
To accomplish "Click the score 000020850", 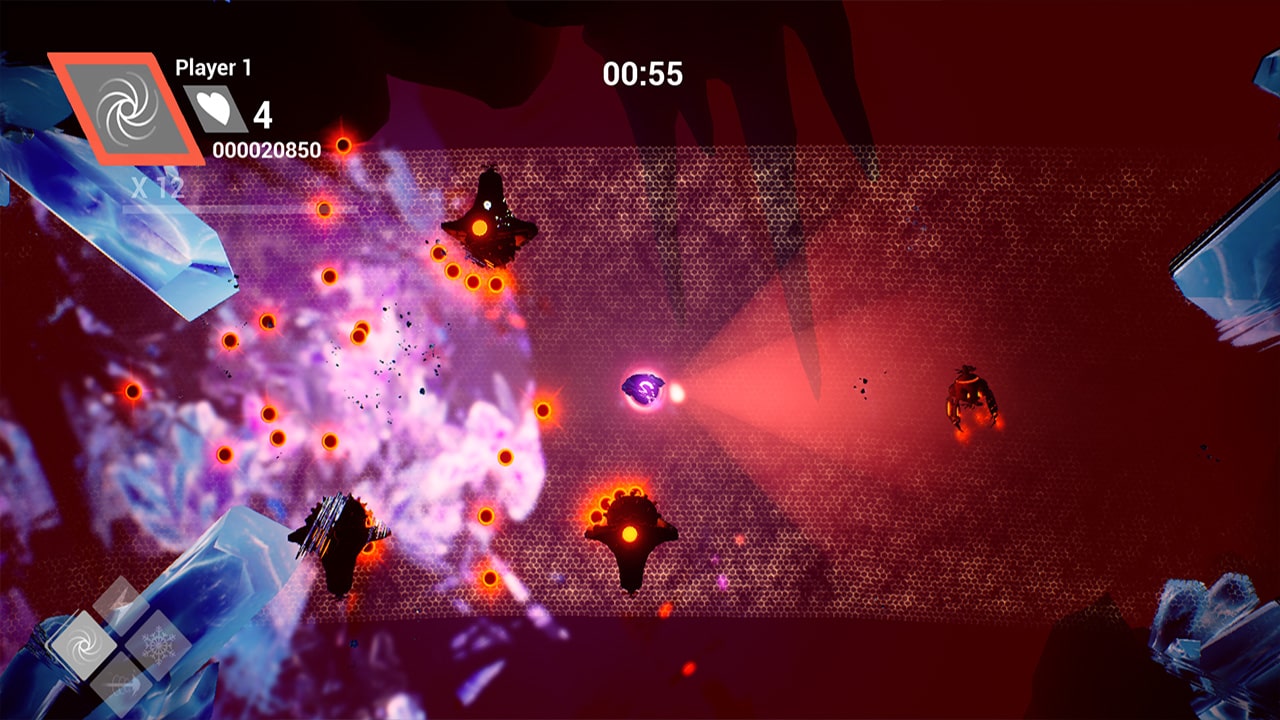I will click(268, 147).
